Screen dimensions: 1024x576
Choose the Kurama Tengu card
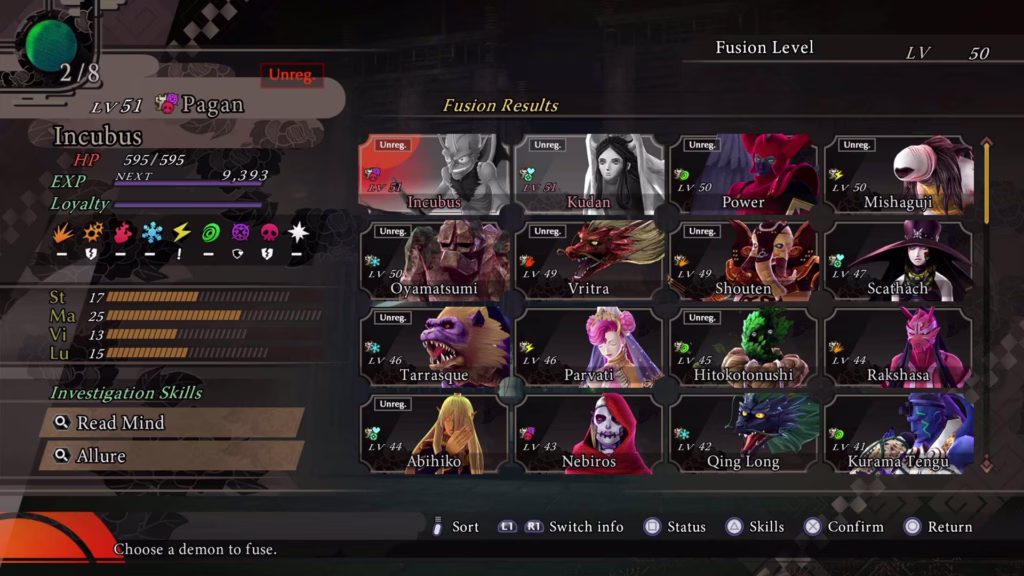click(x=898, y=434)
